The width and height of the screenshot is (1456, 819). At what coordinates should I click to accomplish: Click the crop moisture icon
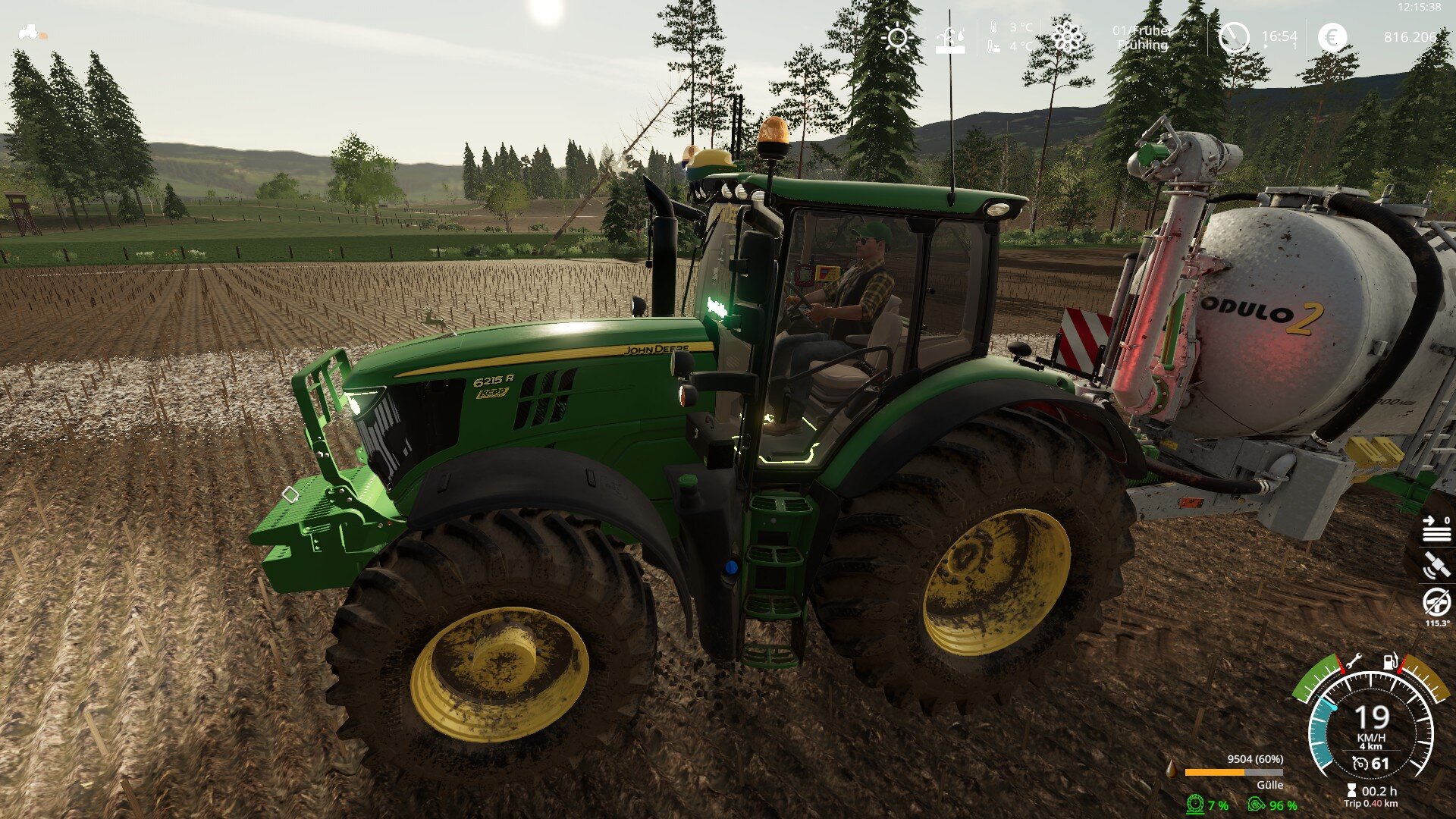click(x=949, y=39)
